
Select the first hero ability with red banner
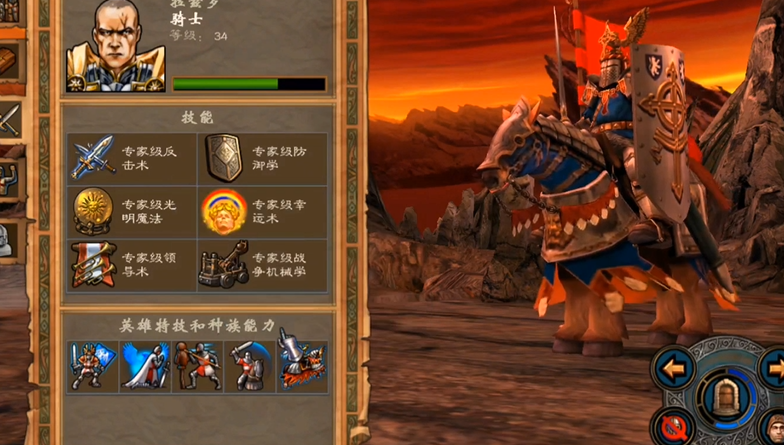[92, 367]
